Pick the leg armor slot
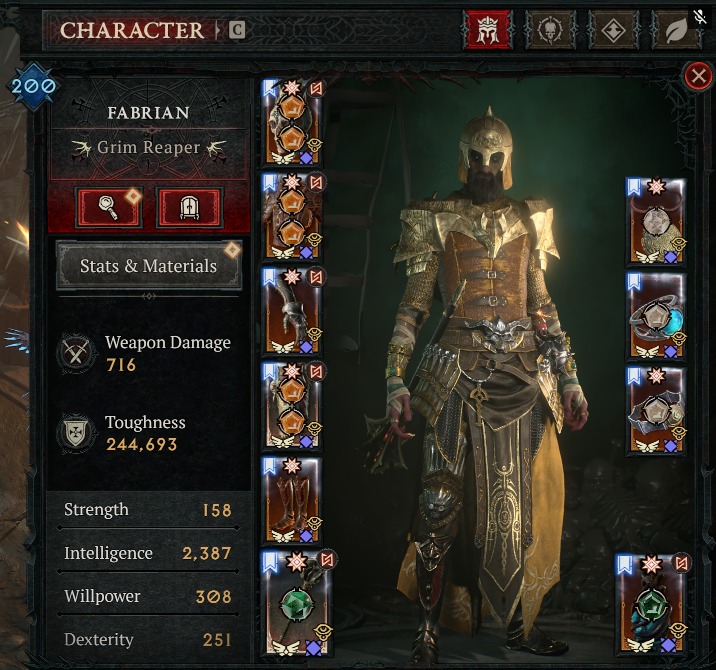 [292, 406]
